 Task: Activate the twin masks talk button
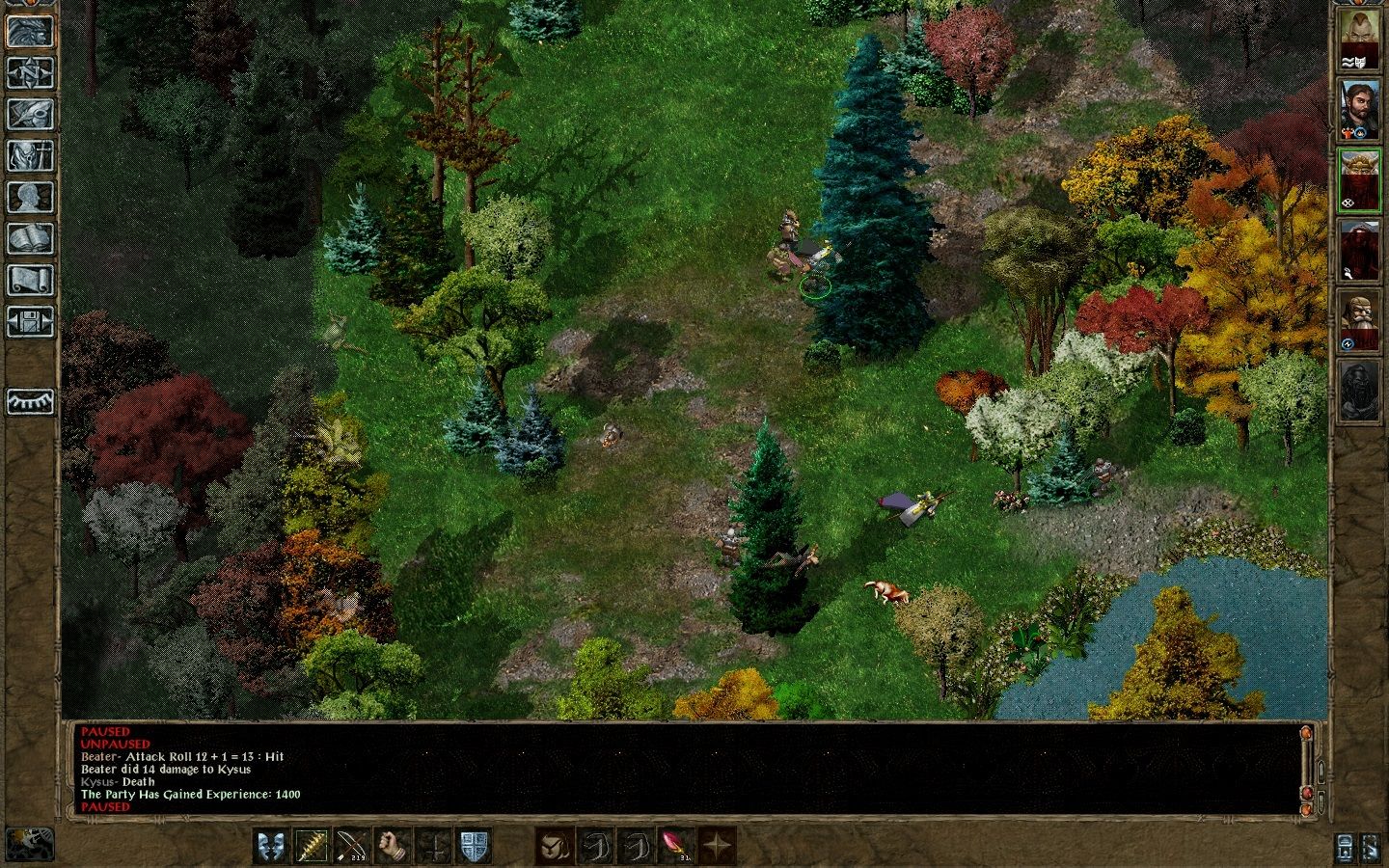271,847
